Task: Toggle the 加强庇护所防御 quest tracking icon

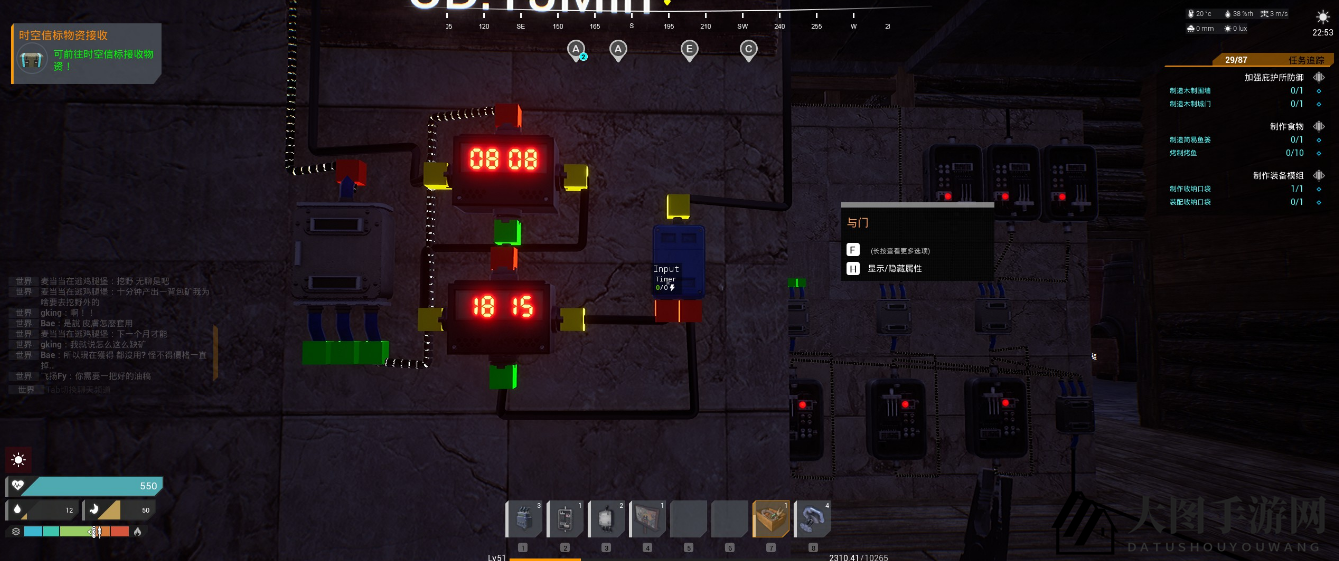Action: coord(1319,77)
